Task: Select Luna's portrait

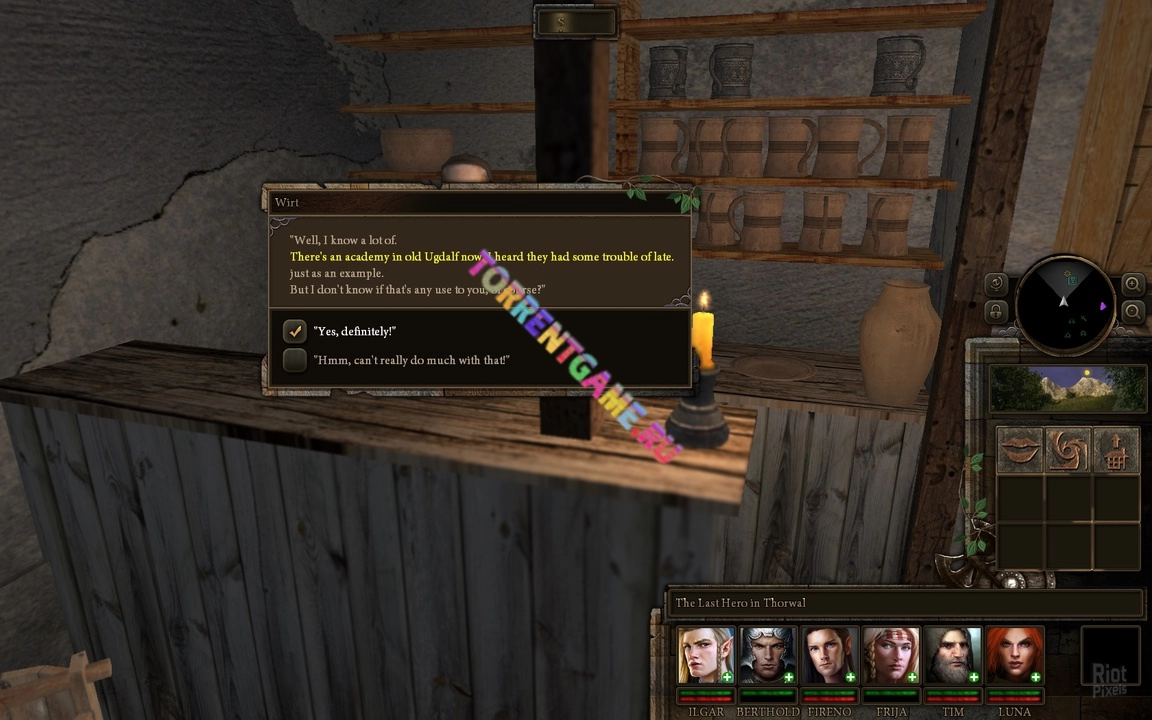Action: (1014, 655)
